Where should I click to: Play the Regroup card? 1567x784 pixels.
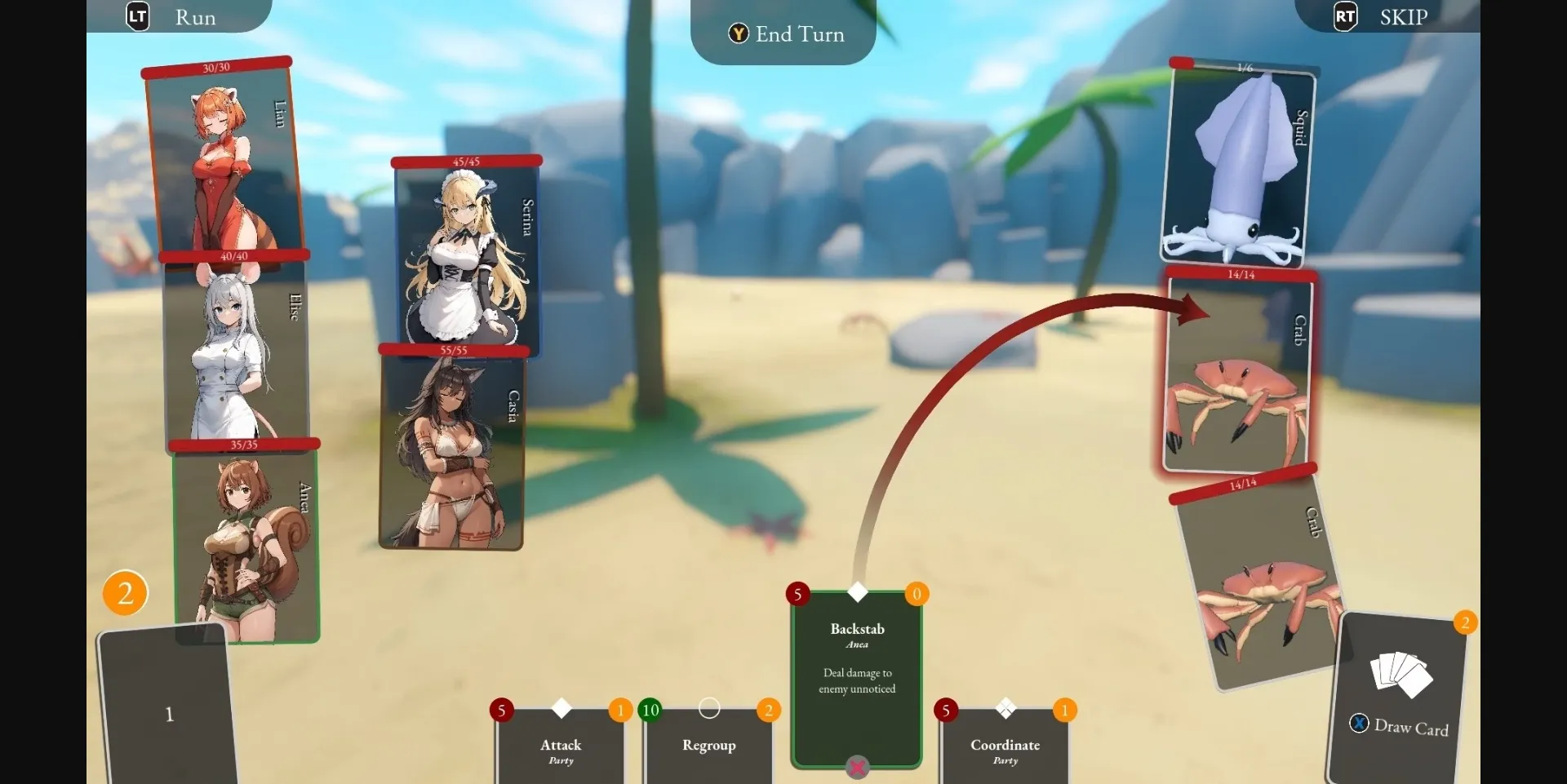[708, 745]
